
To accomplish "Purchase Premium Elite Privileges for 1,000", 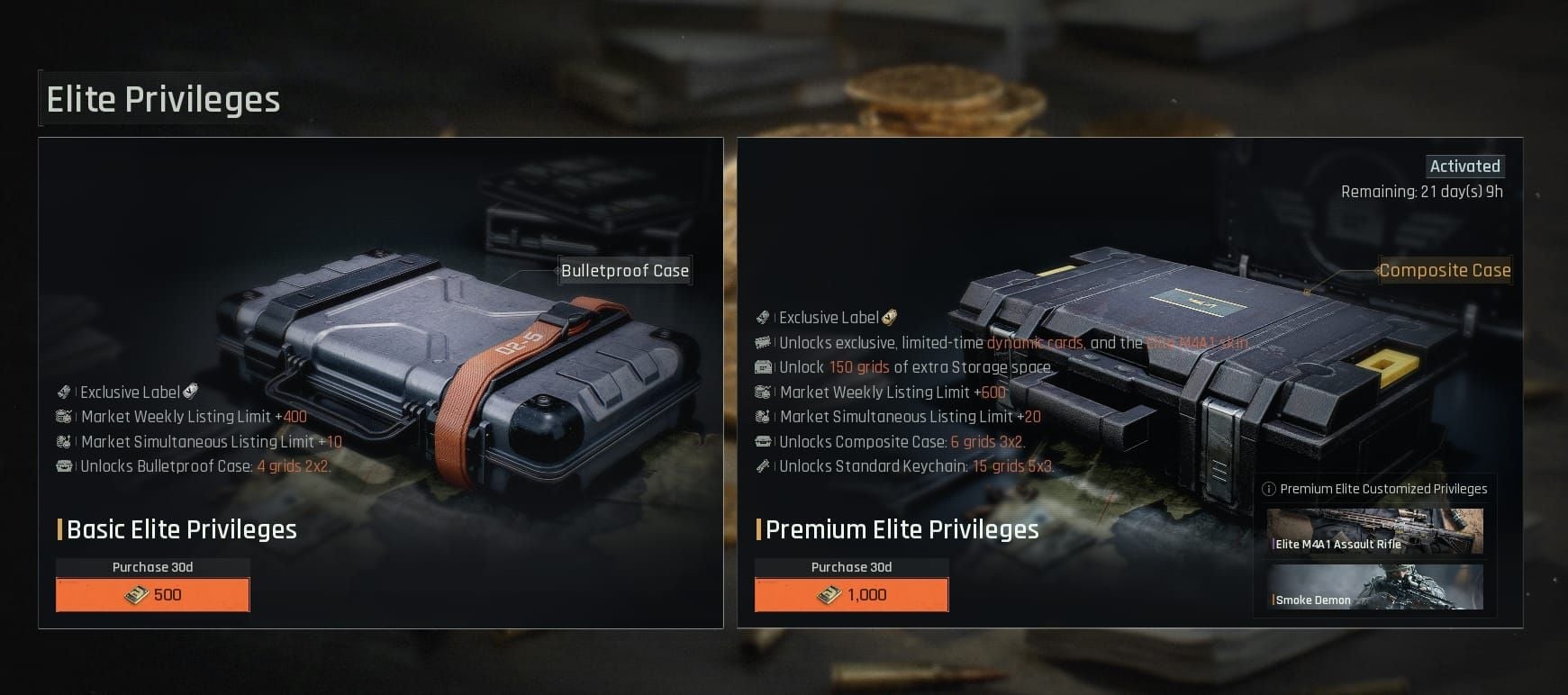I will tap(851, 594).
